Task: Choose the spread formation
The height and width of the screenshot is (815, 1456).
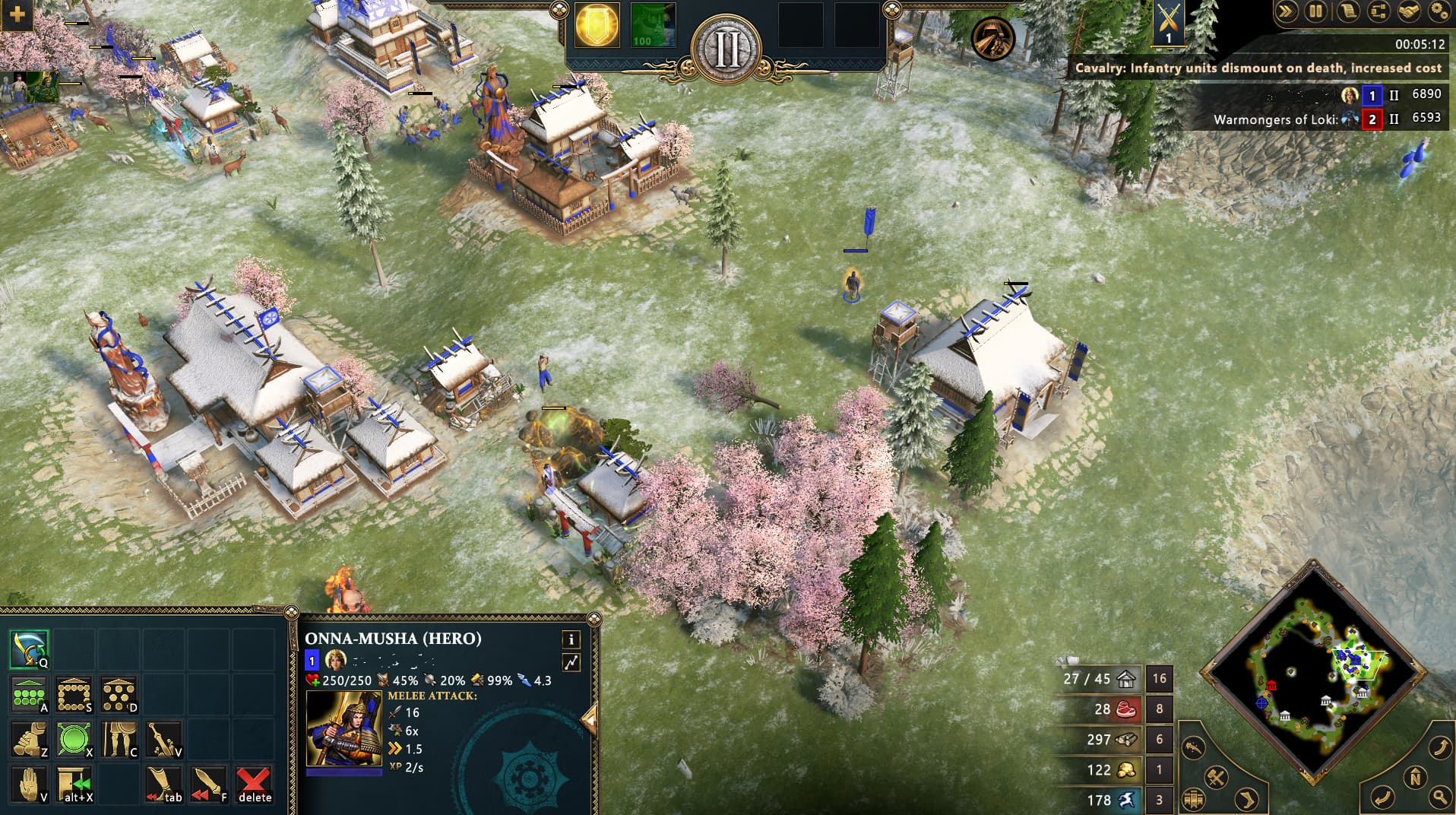Action: coord(119,694)
